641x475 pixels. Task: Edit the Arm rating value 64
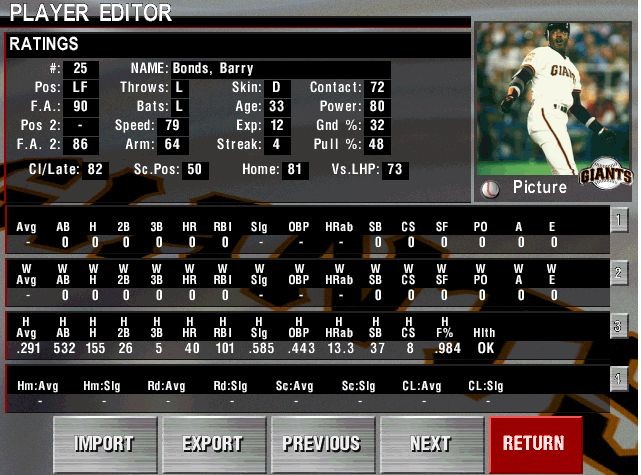click(172, 145)
